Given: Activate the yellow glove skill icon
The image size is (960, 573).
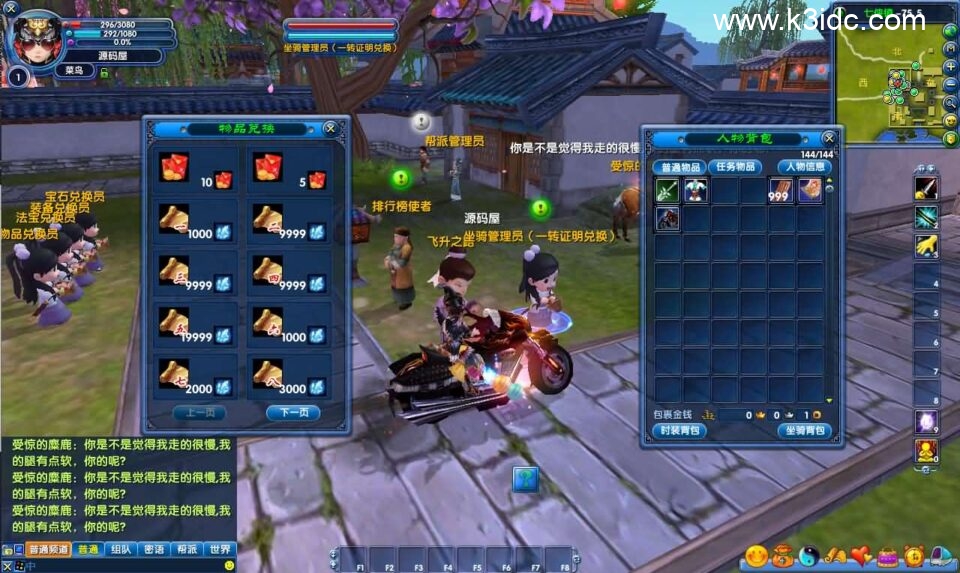Looking at the screenshot, I should [926, 245].
